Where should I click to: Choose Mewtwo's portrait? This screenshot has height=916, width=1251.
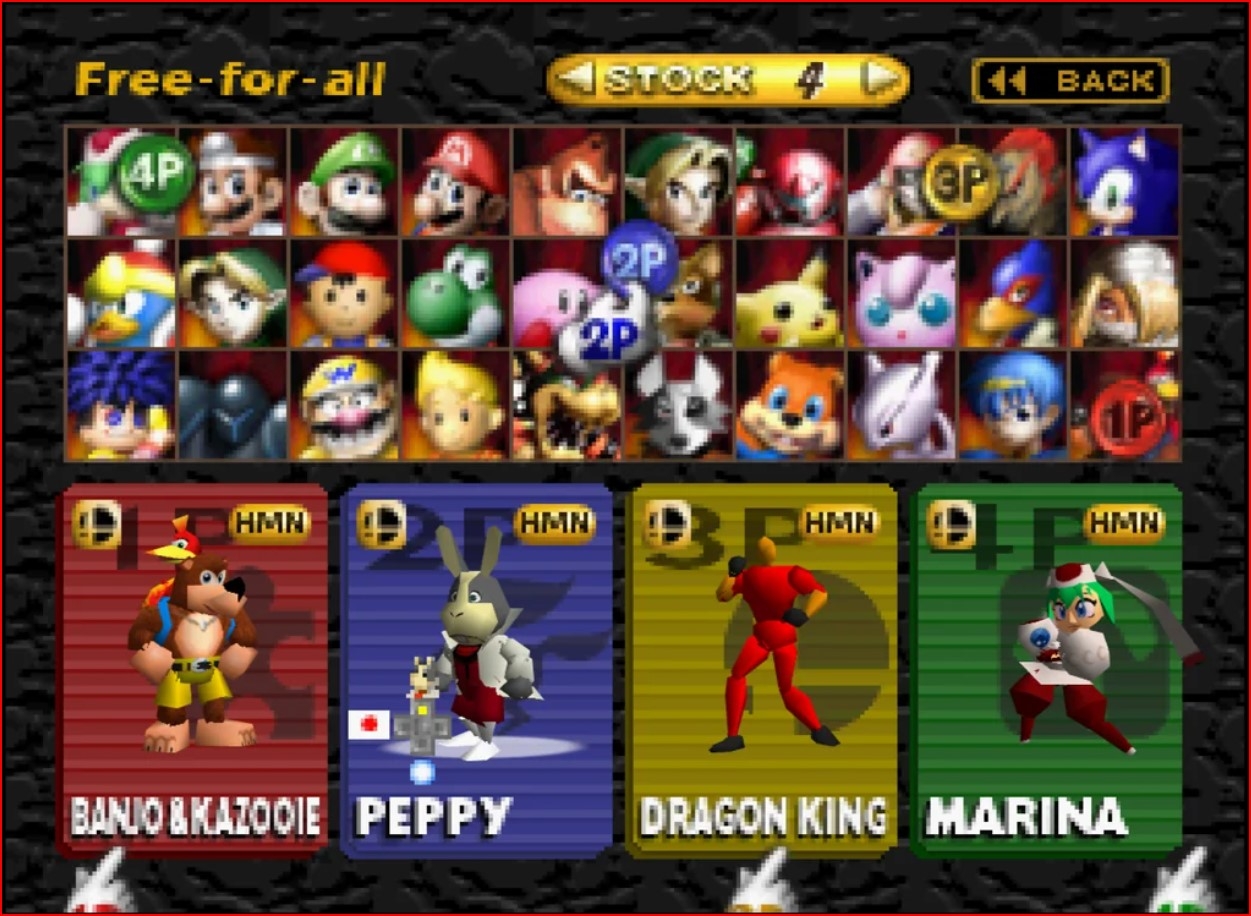pos(902,406)
